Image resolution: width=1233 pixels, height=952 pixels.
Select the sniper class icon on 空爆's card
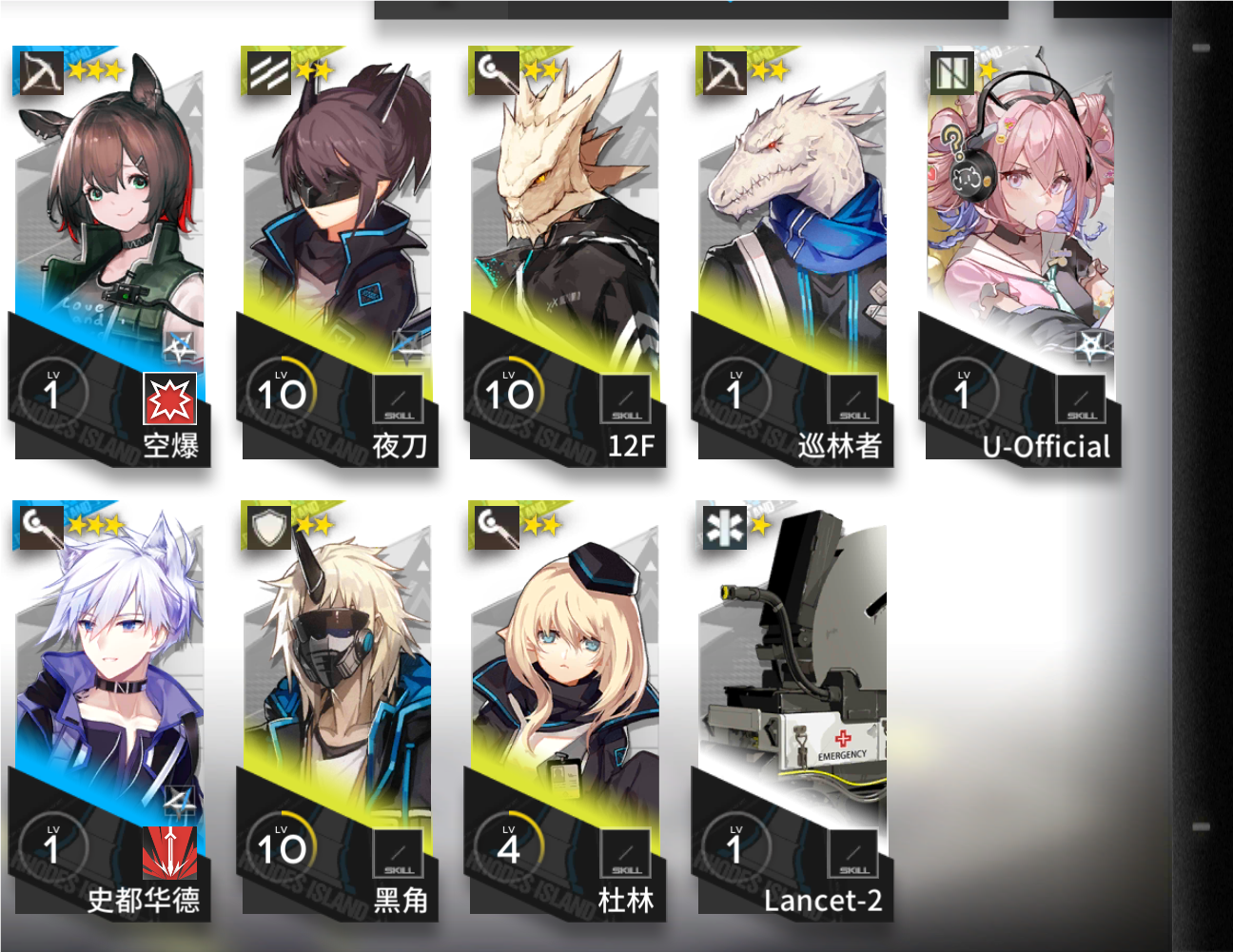click(38, 71)
